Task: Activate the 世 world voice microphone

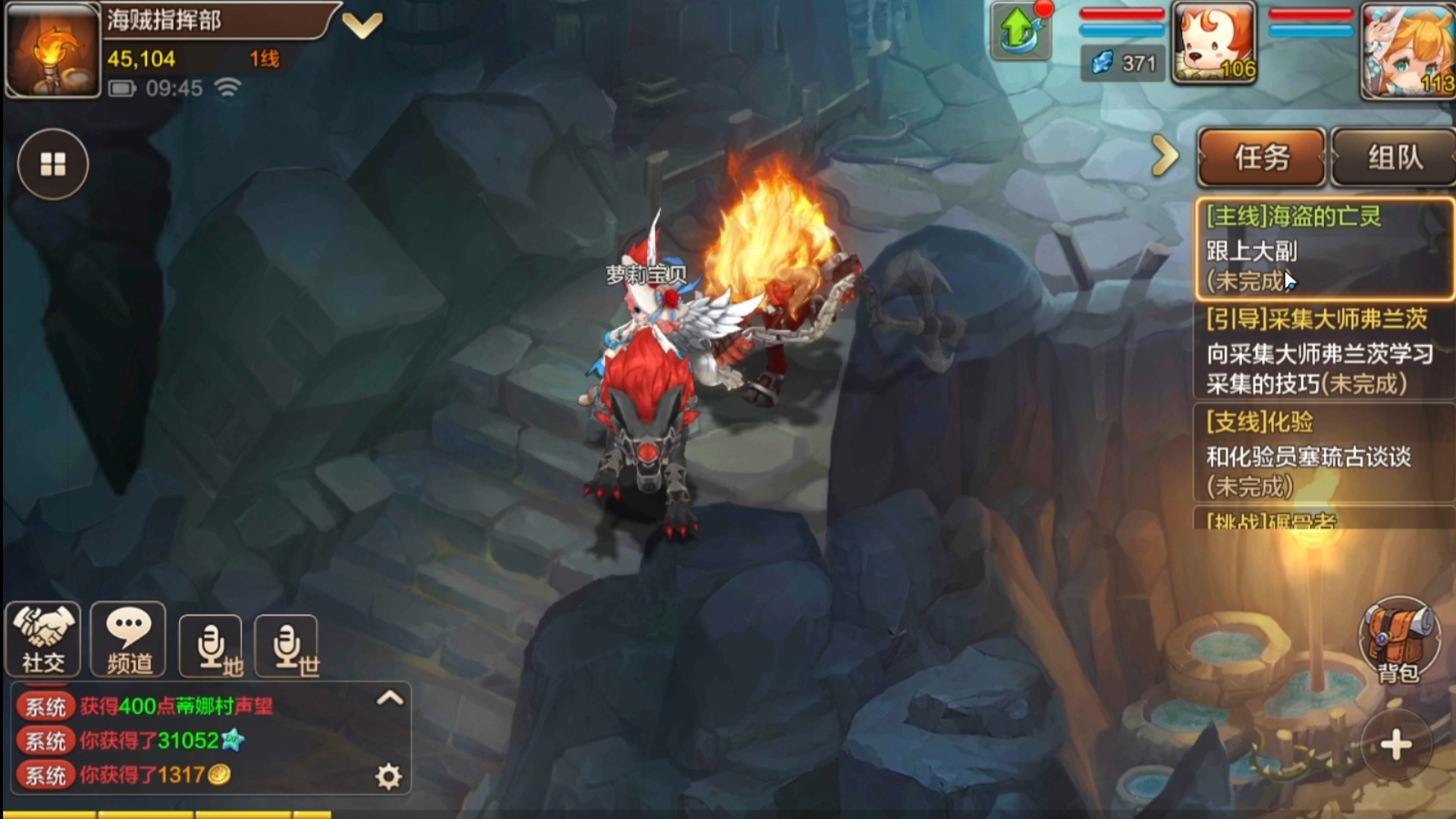Action: [287, 647]
